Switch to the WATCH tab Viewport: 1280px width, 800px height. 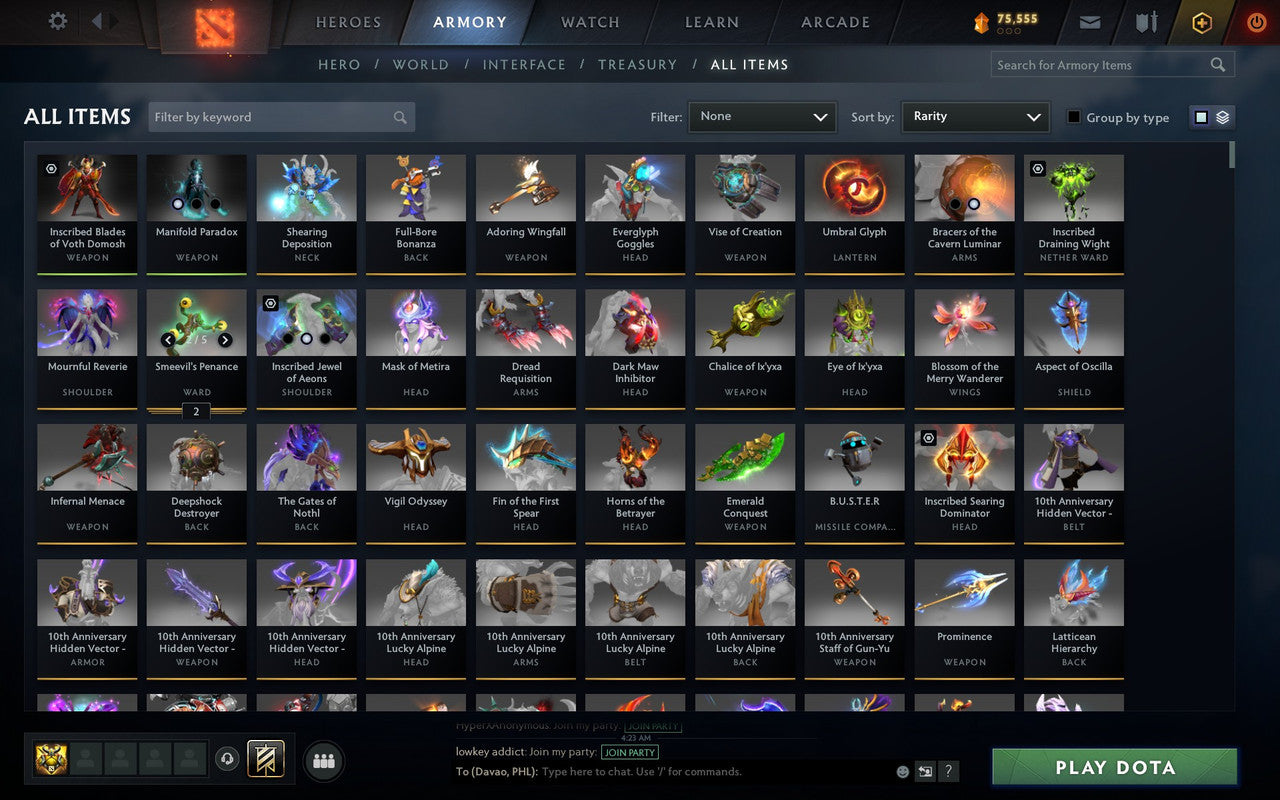589,22
